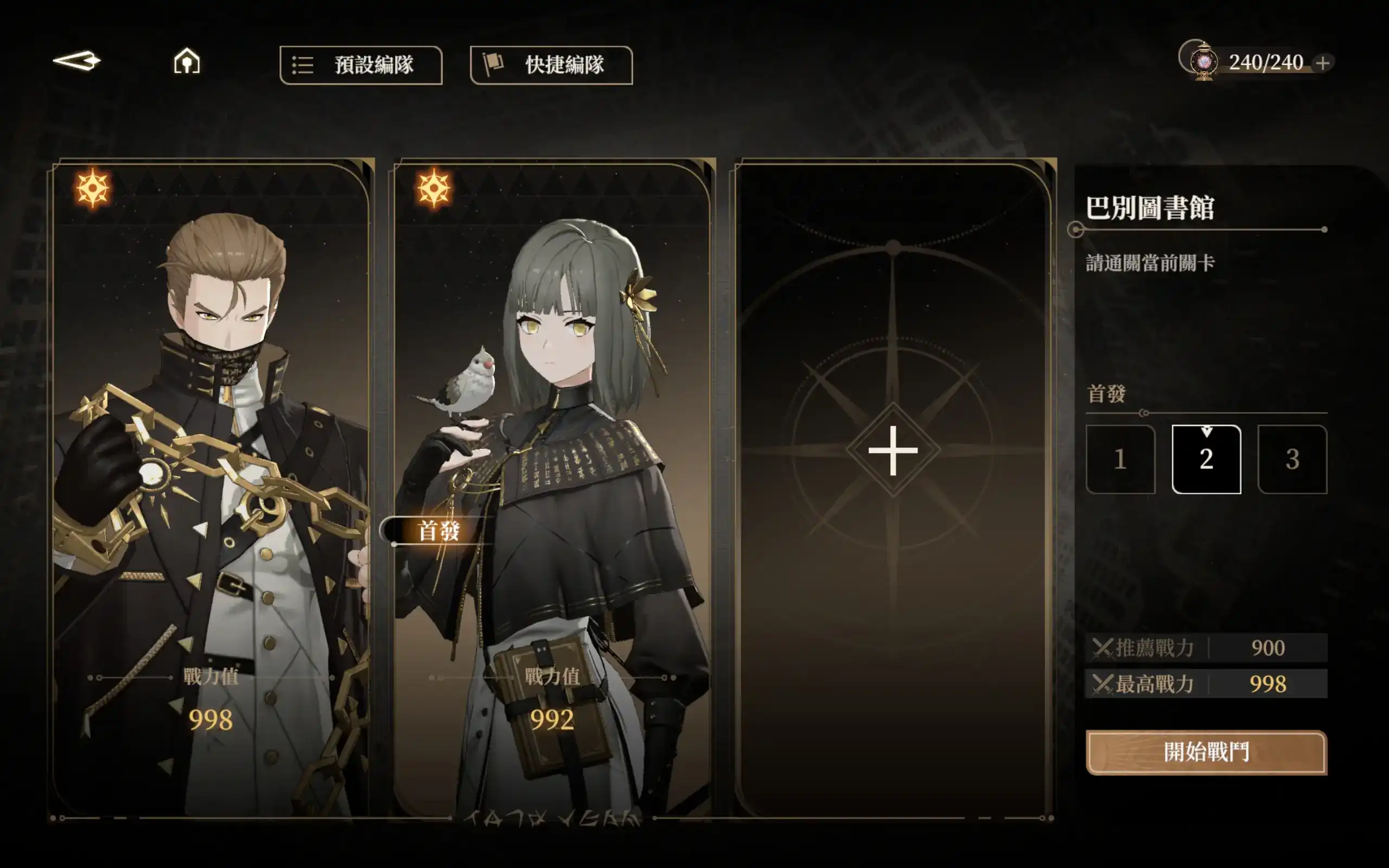Pick starter position 3

(x=1292, y=459)
